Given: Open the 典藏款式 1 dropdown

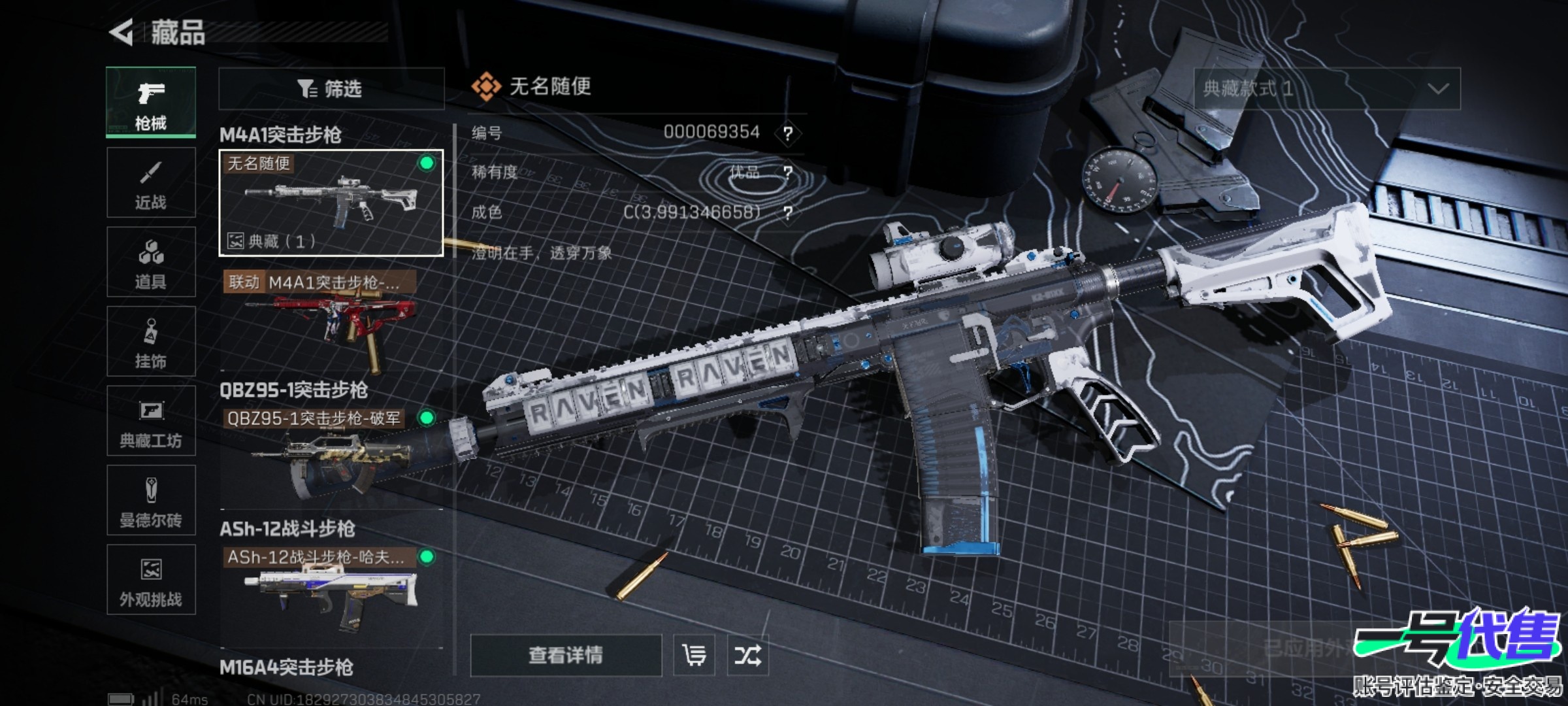Looking at the screenshot, I should point(1327,89).
